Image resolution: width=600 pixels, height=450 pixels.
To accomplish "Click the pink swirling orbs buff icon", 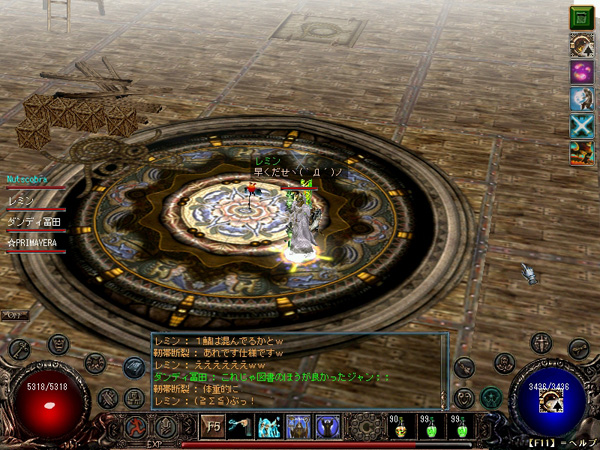I will [582, 72].
